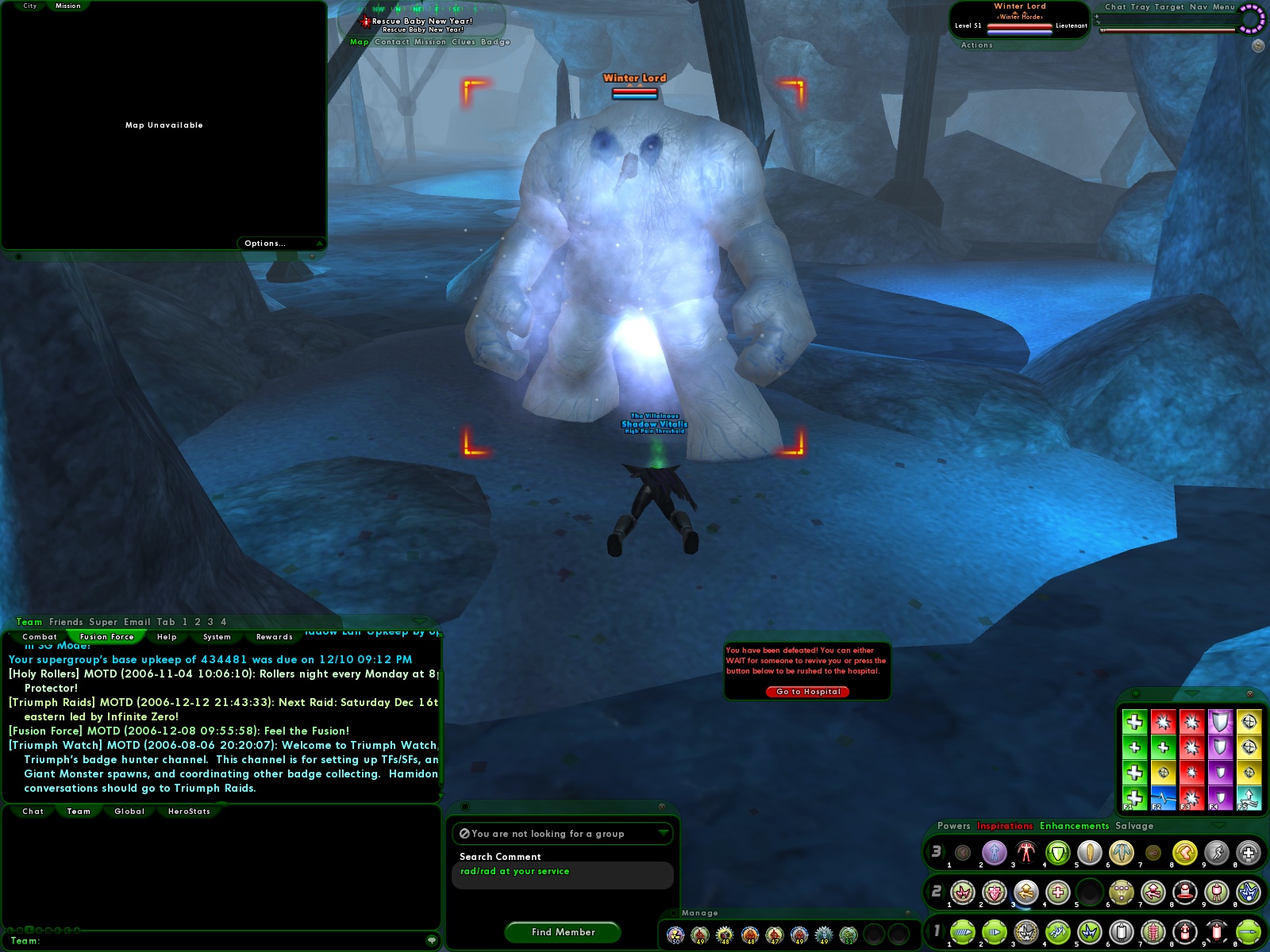
Task: Select the white Healing icon ending row 3
Action: click(1246, 853)
